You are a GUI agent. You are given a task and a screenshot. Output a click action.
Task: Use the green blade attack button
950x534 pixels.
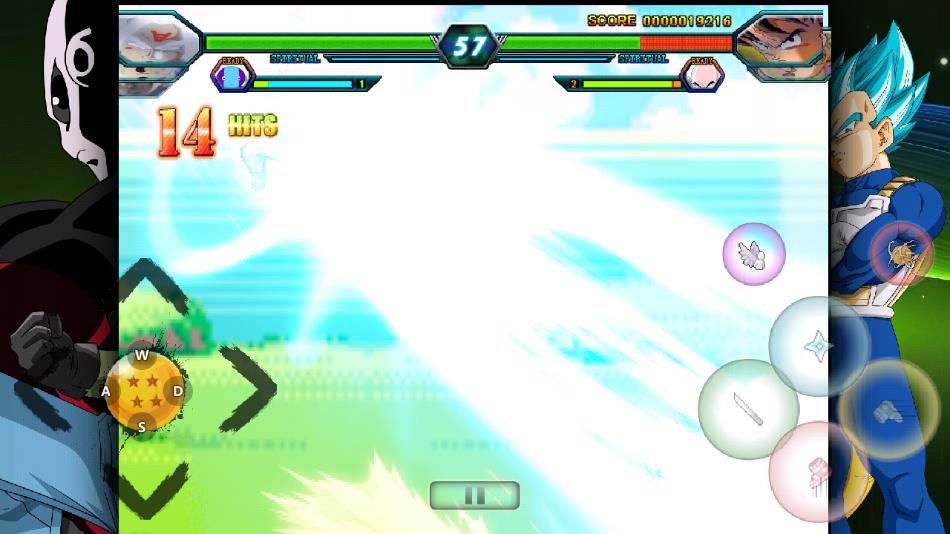point(748,409)
